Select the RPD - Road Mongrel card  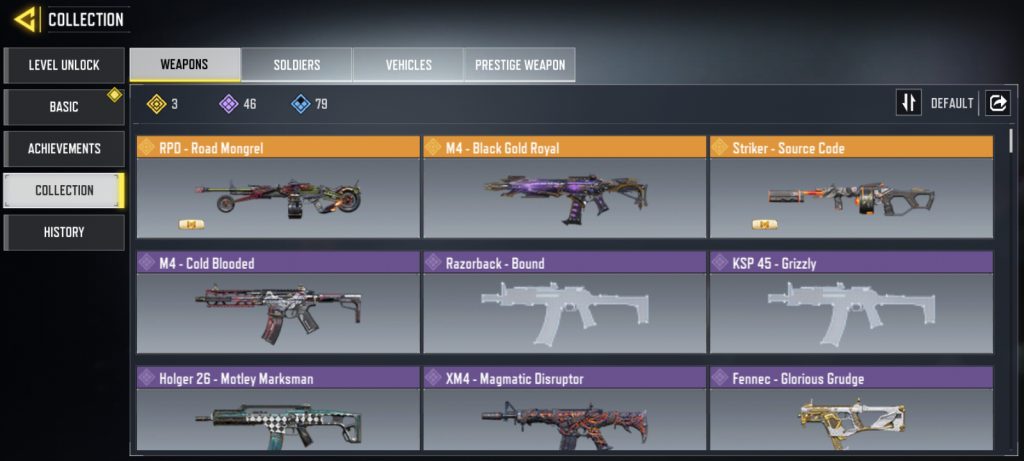[x=278, y=188]
